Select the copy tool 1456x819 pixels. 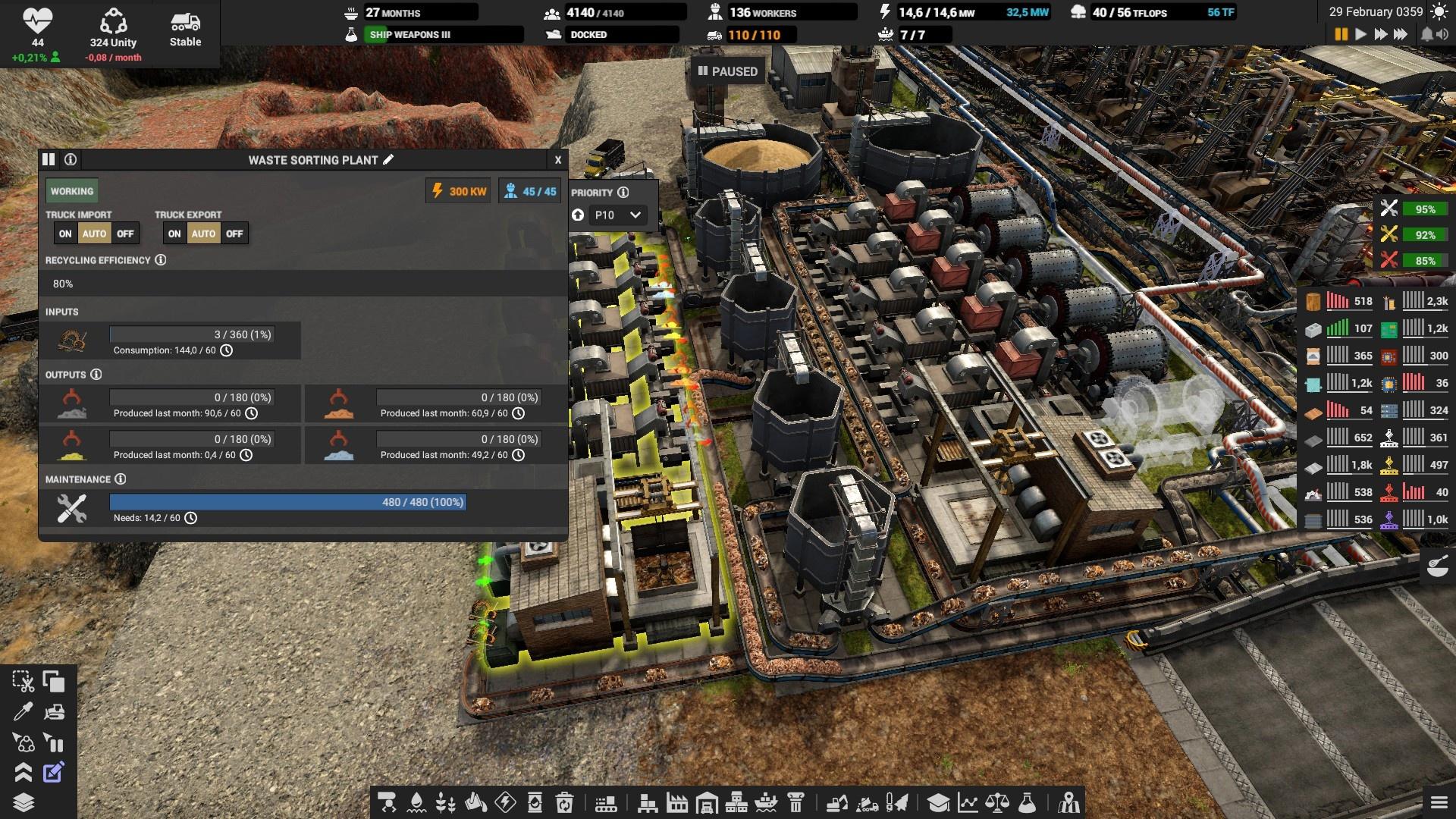(54, 682)
